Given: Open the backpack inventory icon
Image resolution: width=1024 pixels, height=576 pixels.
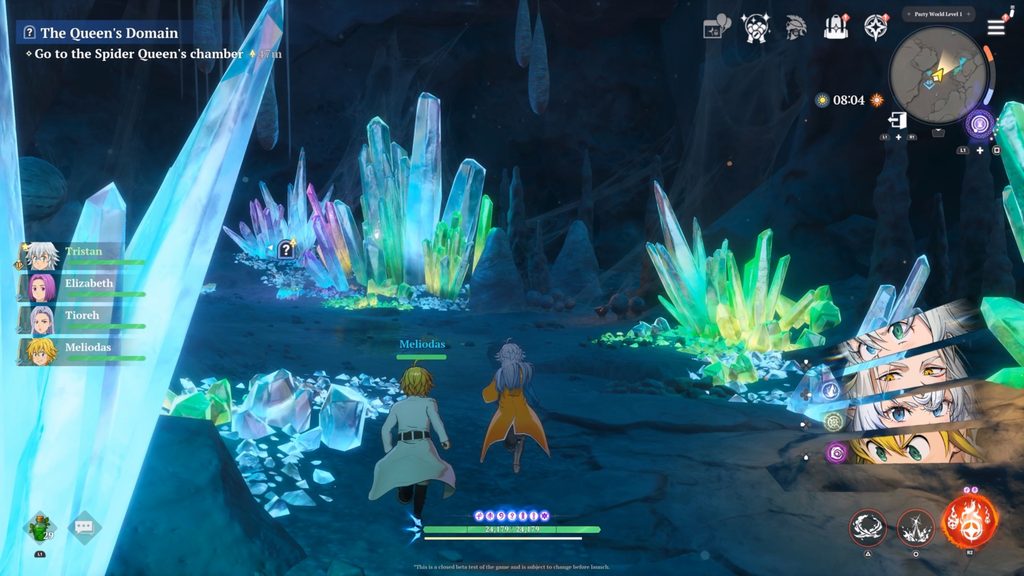Looking at the screenshot, I should [836, 27].
